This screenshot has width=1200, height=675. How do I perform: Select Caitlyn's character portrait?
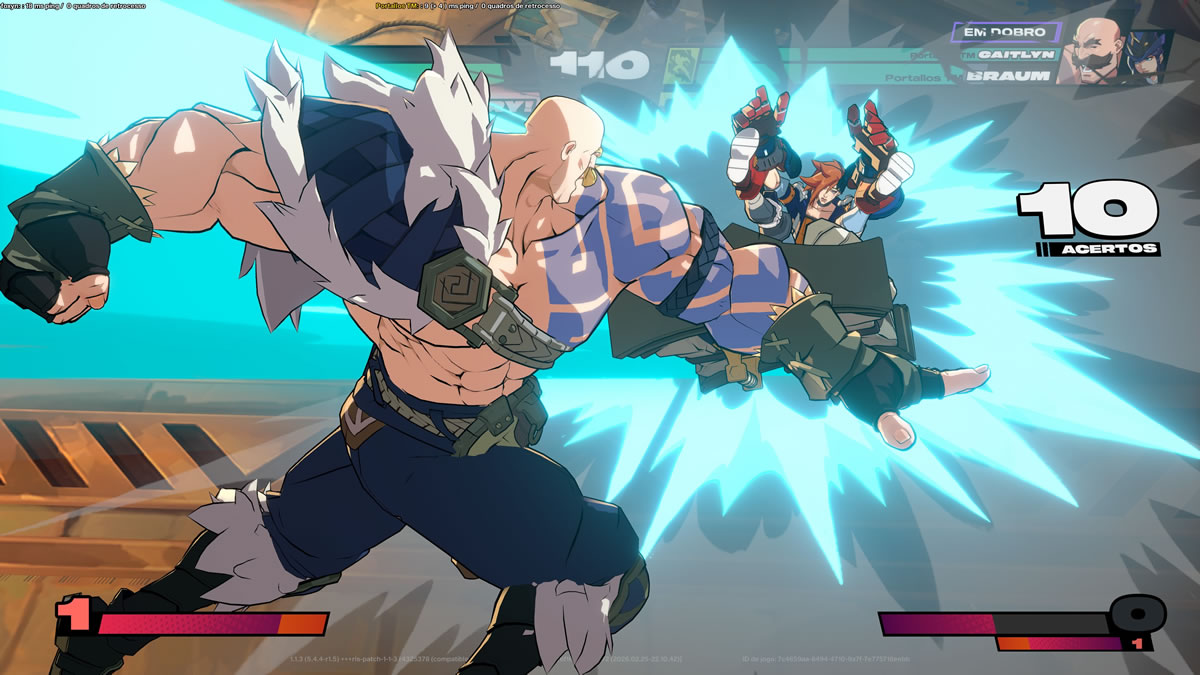pos(1146,56)
